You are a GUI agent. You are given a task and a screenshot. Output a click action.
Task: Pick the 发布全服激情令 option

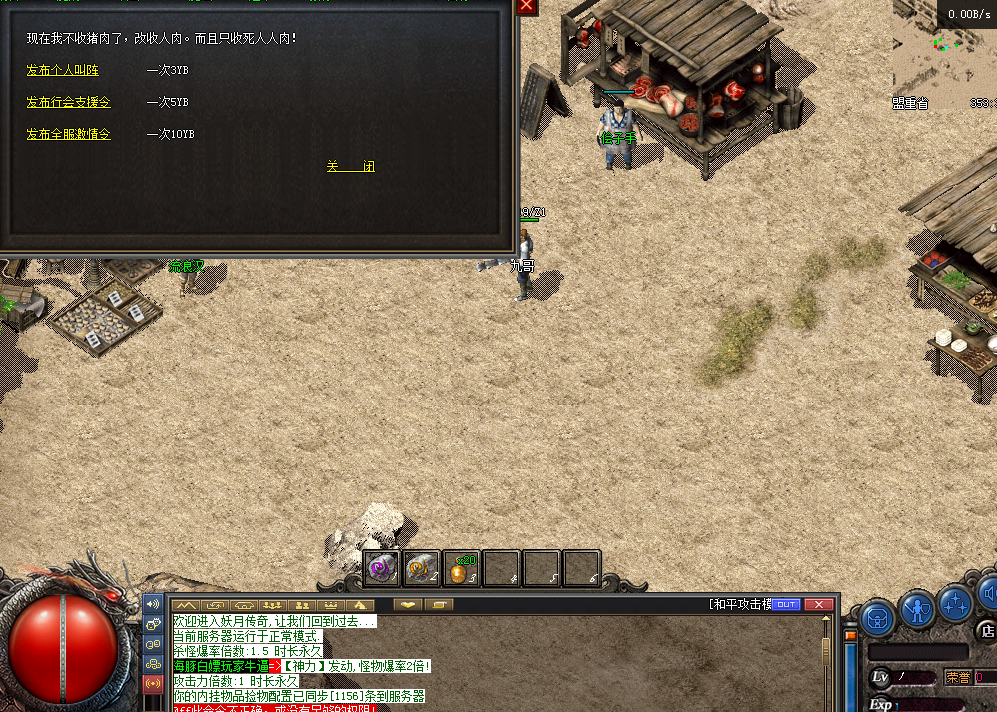pos(68,134)
